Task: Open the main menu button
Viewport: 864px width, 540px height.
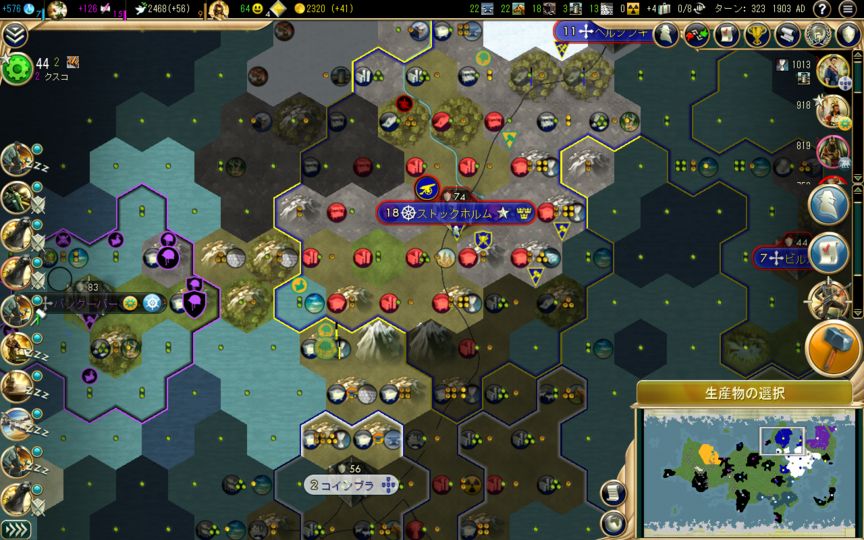Action: click(848, 10)
